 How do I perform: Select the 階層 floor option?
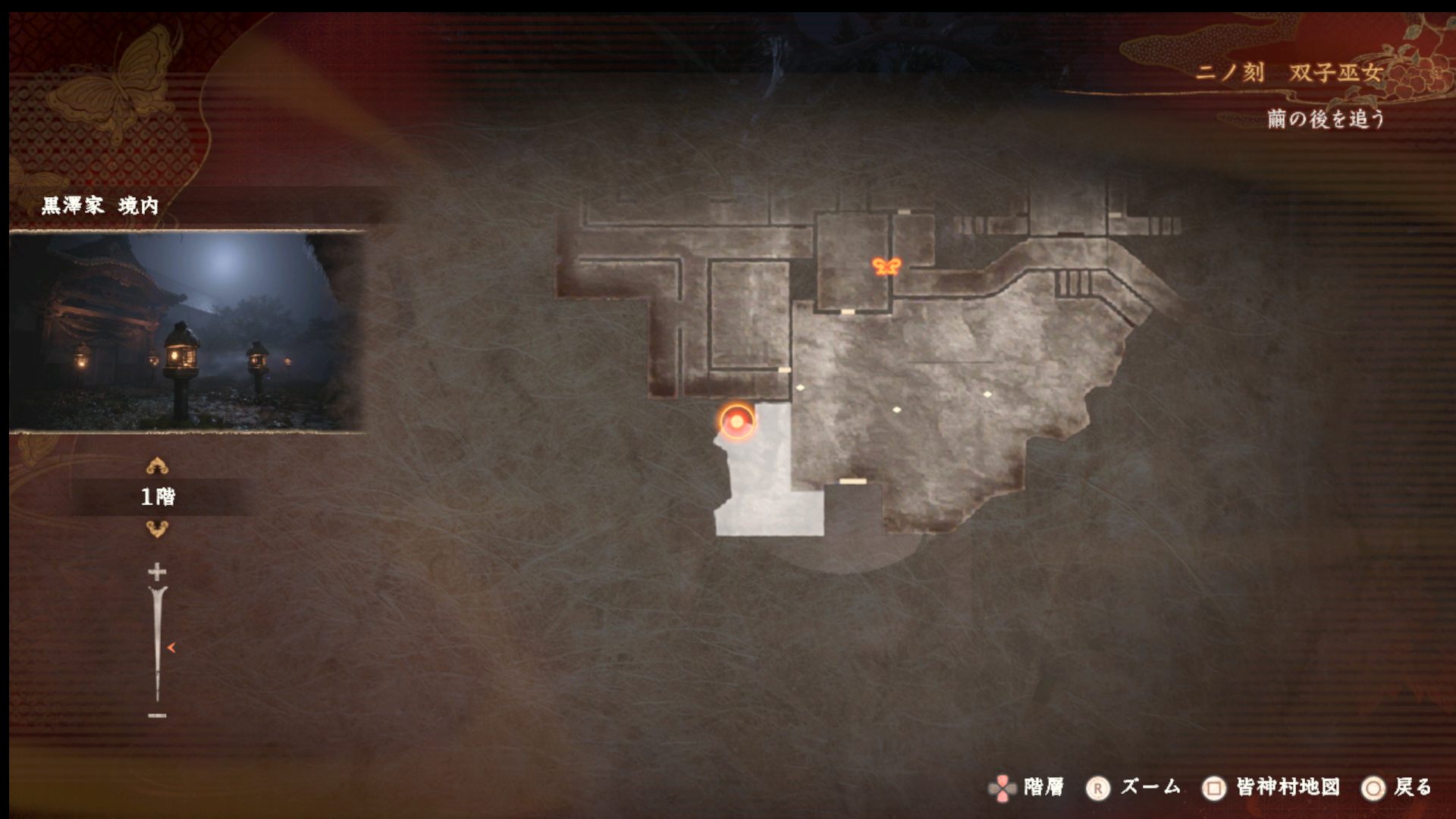(x=1028, y=788)
